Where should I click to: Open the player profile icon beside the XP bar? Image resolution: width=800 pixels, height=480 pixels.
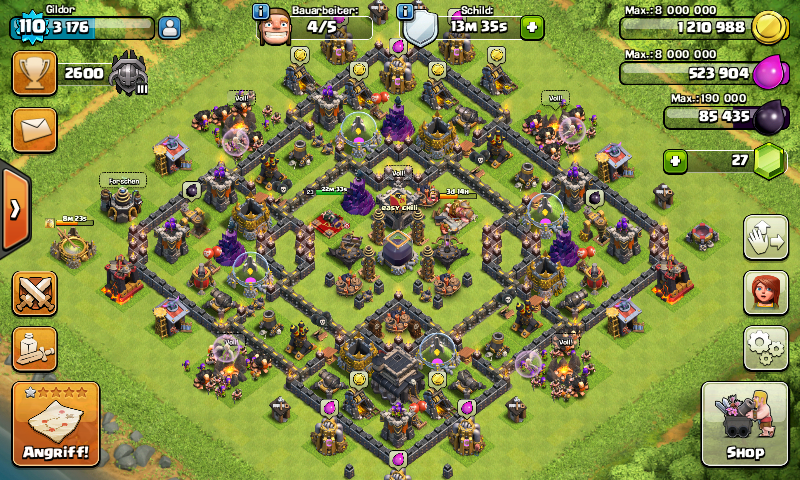pos(169,28)
